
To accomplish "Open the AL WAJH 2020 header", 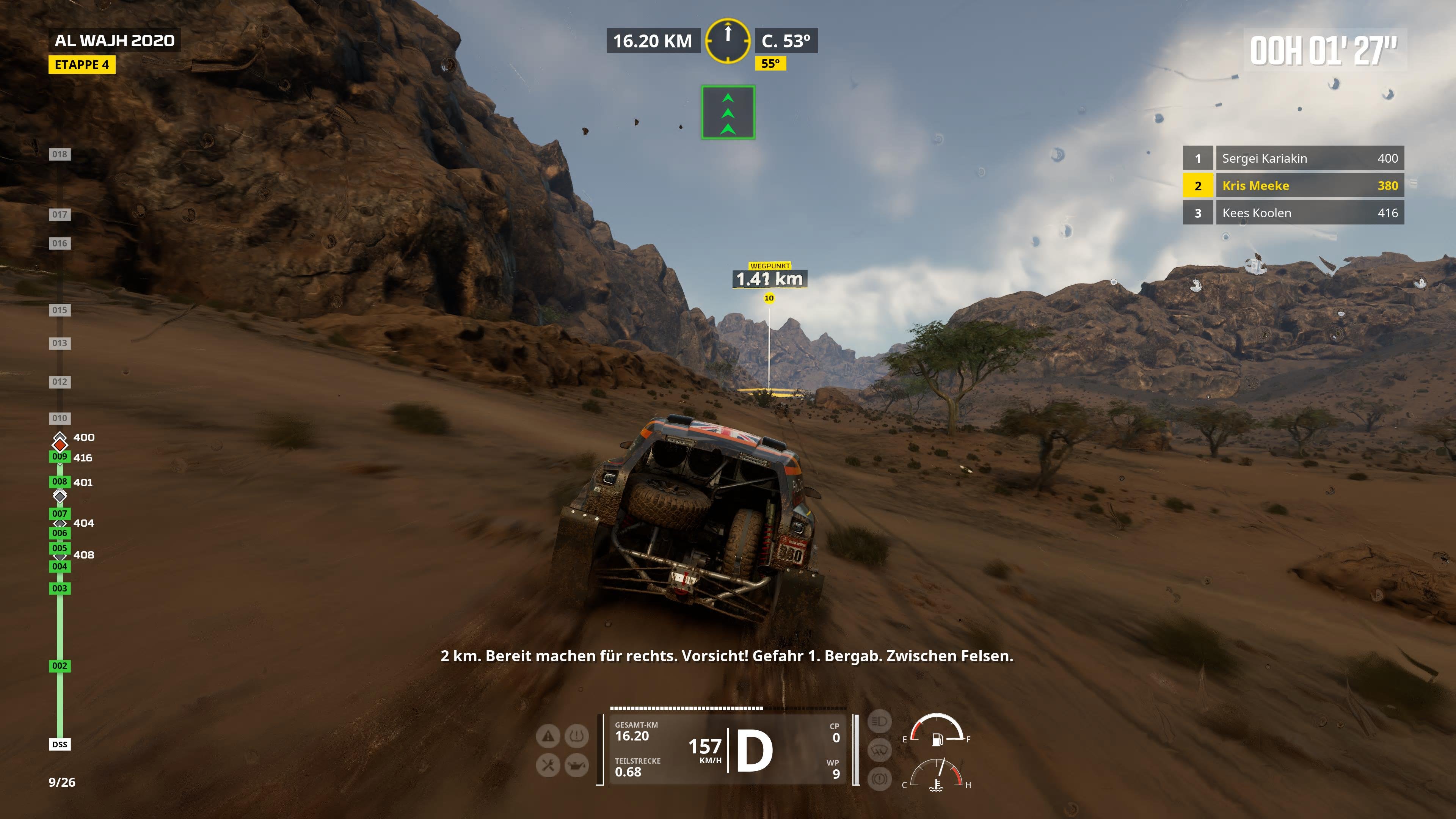I will pos(114,40).
